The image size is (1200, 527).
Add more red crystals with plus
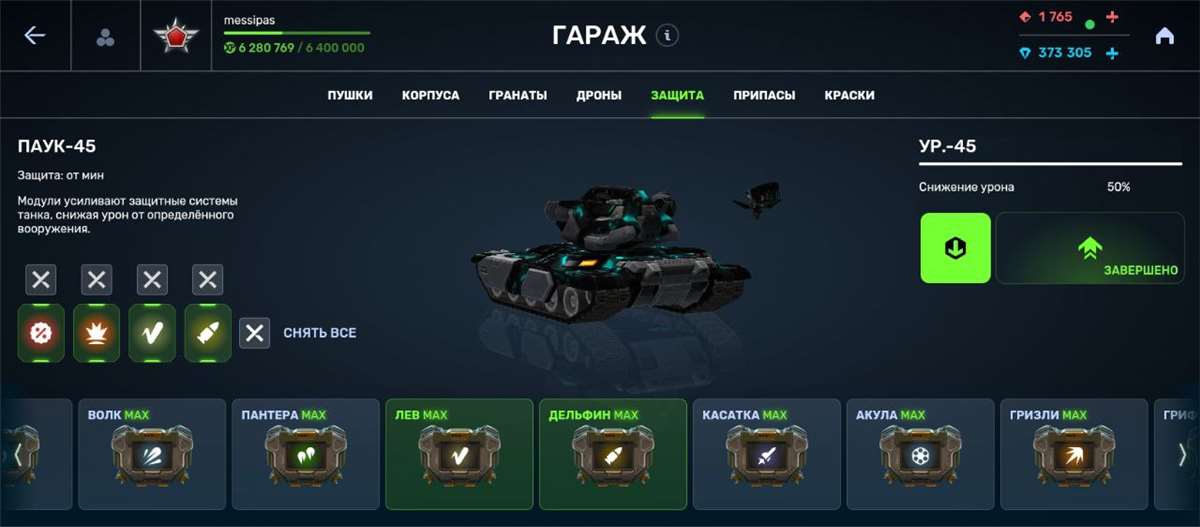(1113, 17)
